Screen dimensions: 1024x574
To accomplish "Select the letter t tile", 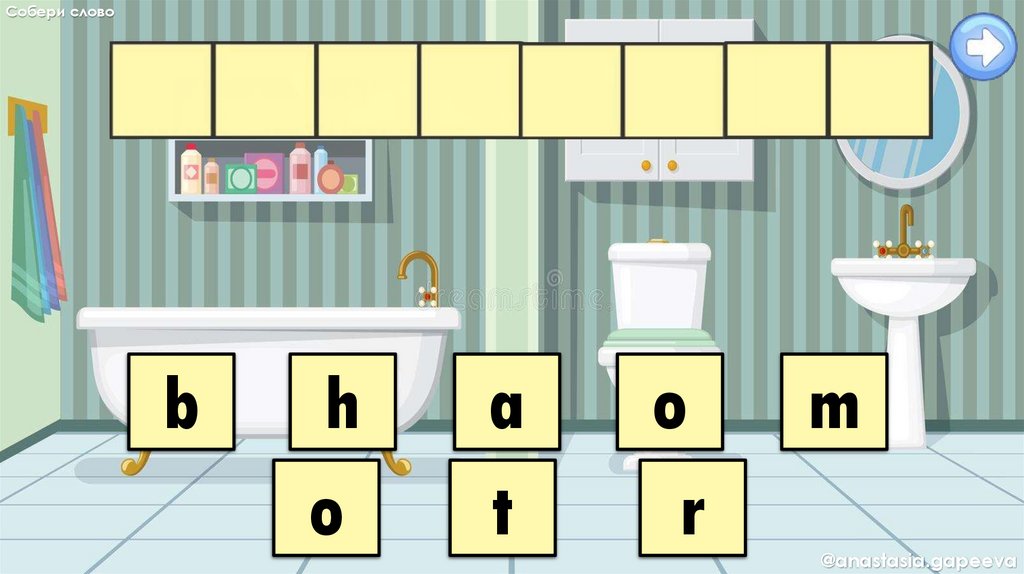I will [x=502, y=507].
